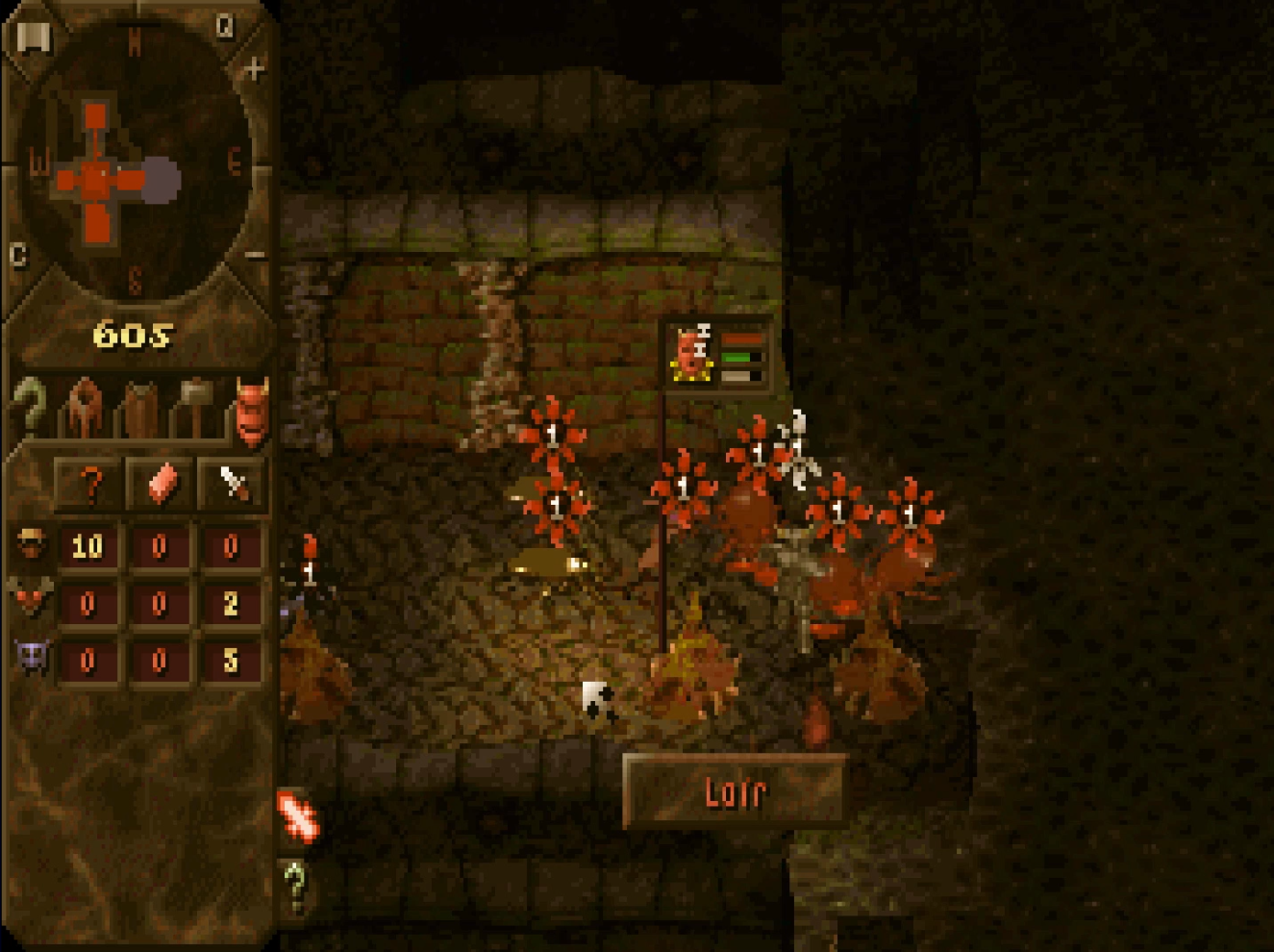Viewport: 1274px width, 952px height.
Task: Switch to the green question mark tab
Action: (29, 408)
